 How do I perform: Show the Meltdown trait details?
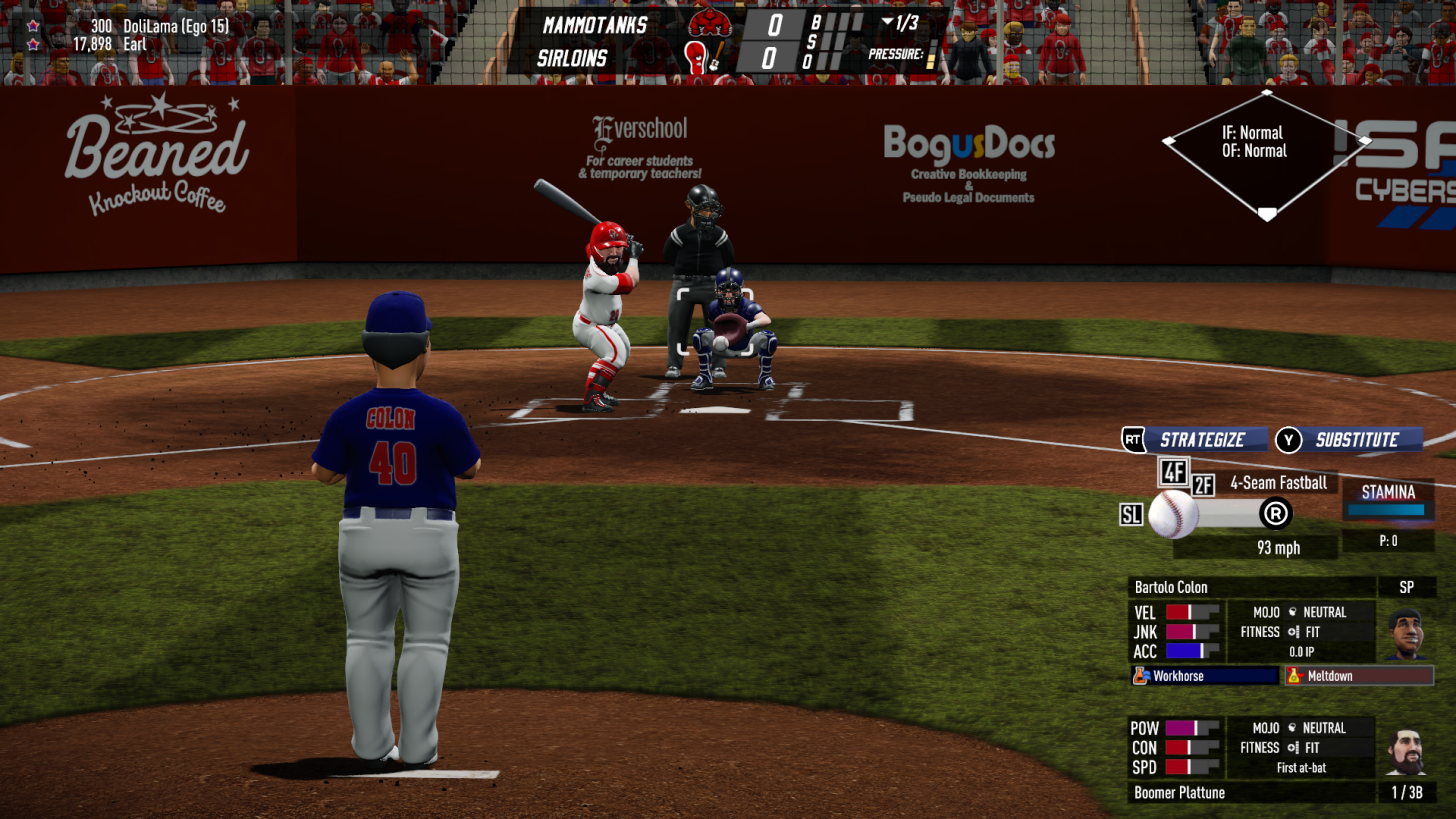pyautogui.click(x=1359, y=676)
